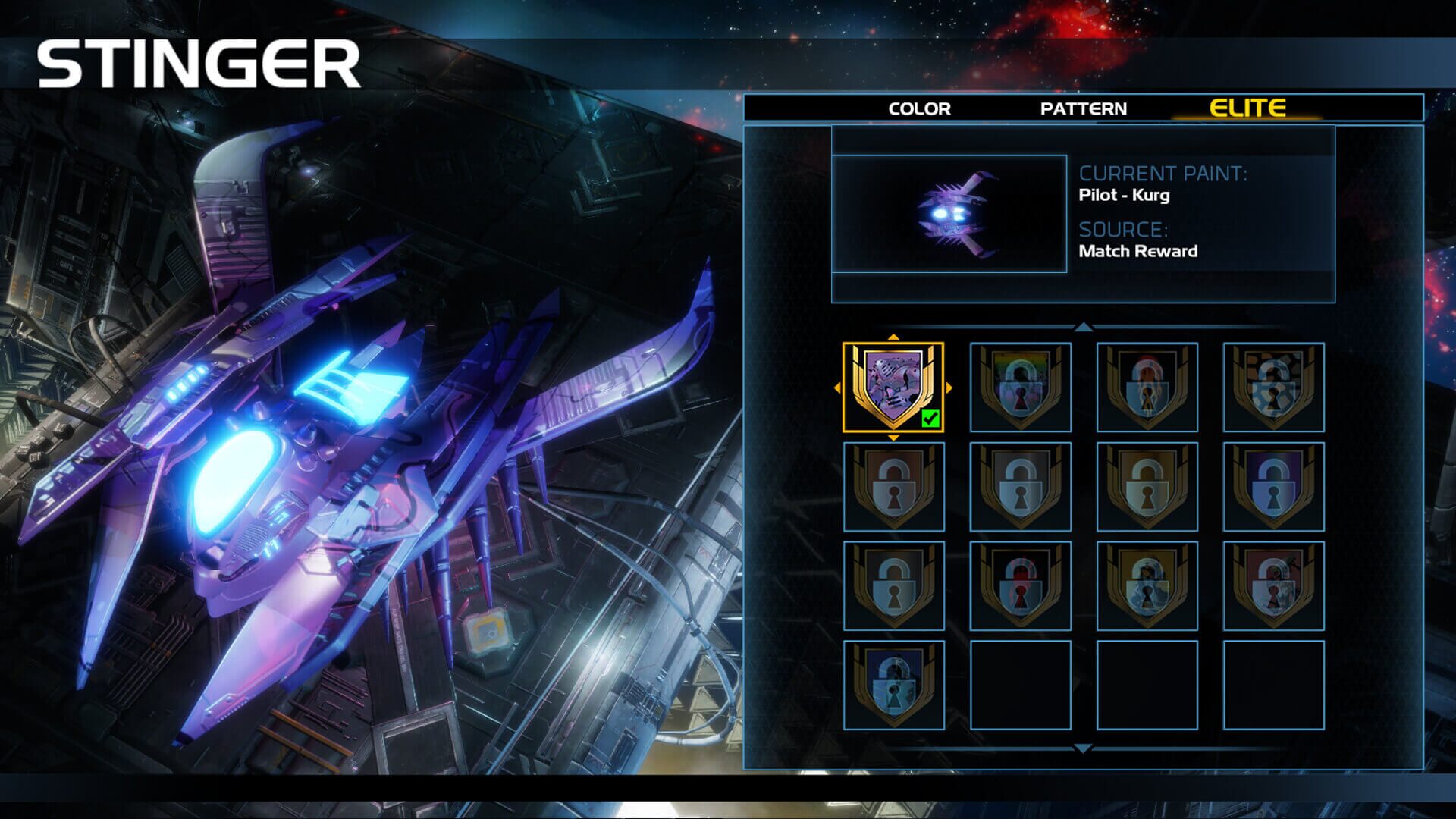Open the hex-camo locked paint shield

coord(1273,387)
